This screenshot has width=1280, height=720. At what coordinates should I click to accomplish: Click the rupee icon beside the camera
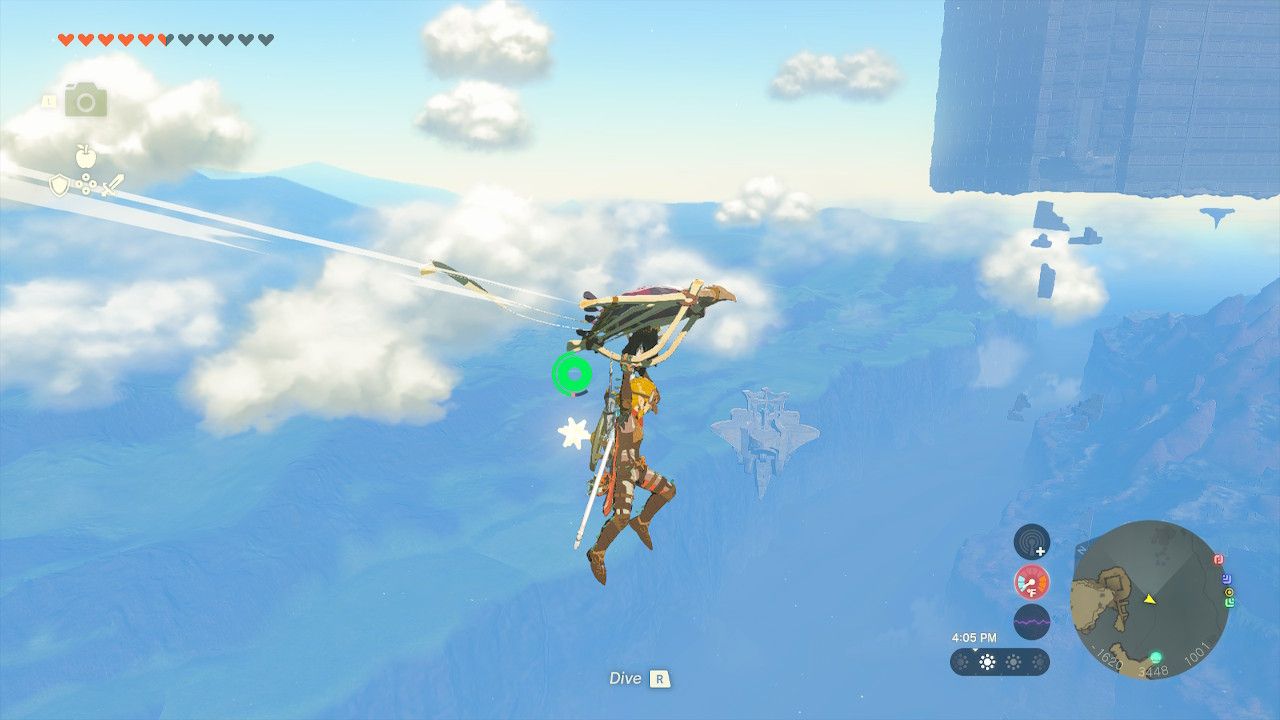pyautogui.click(x=48, y=102)
